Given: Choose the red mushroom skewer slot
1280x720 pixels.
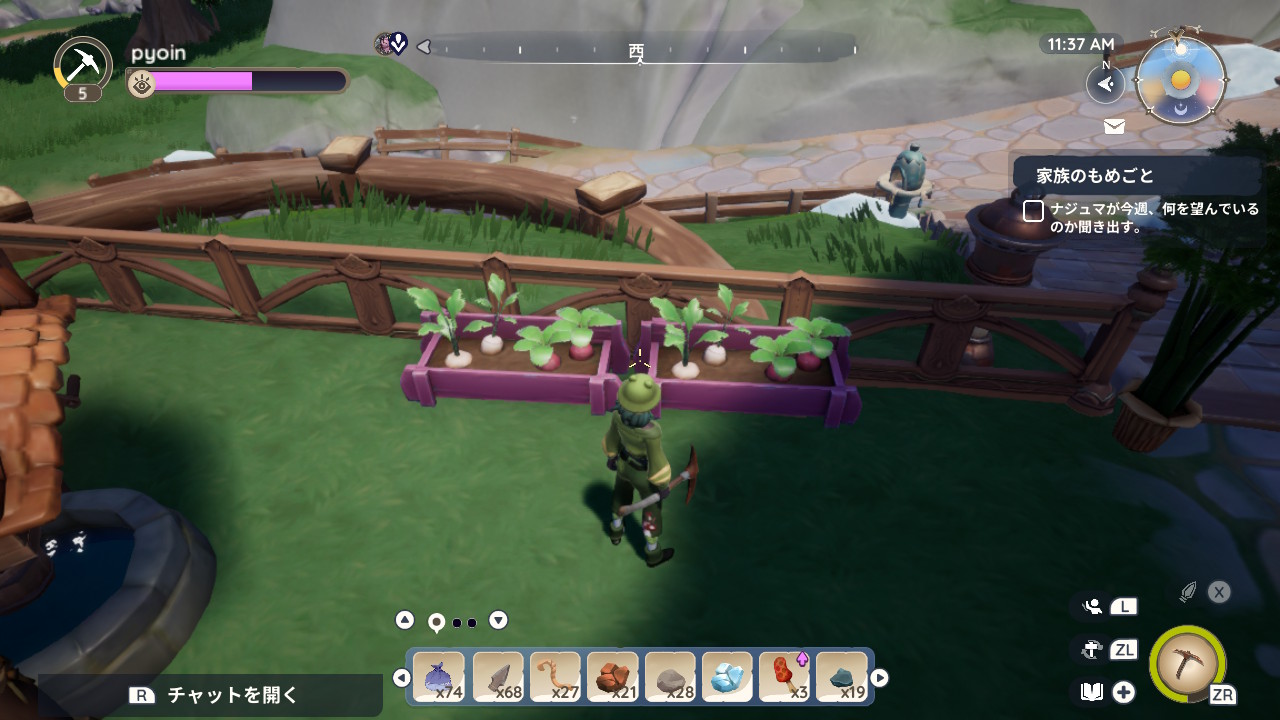Looking at the screenshot, I should 785,678.
